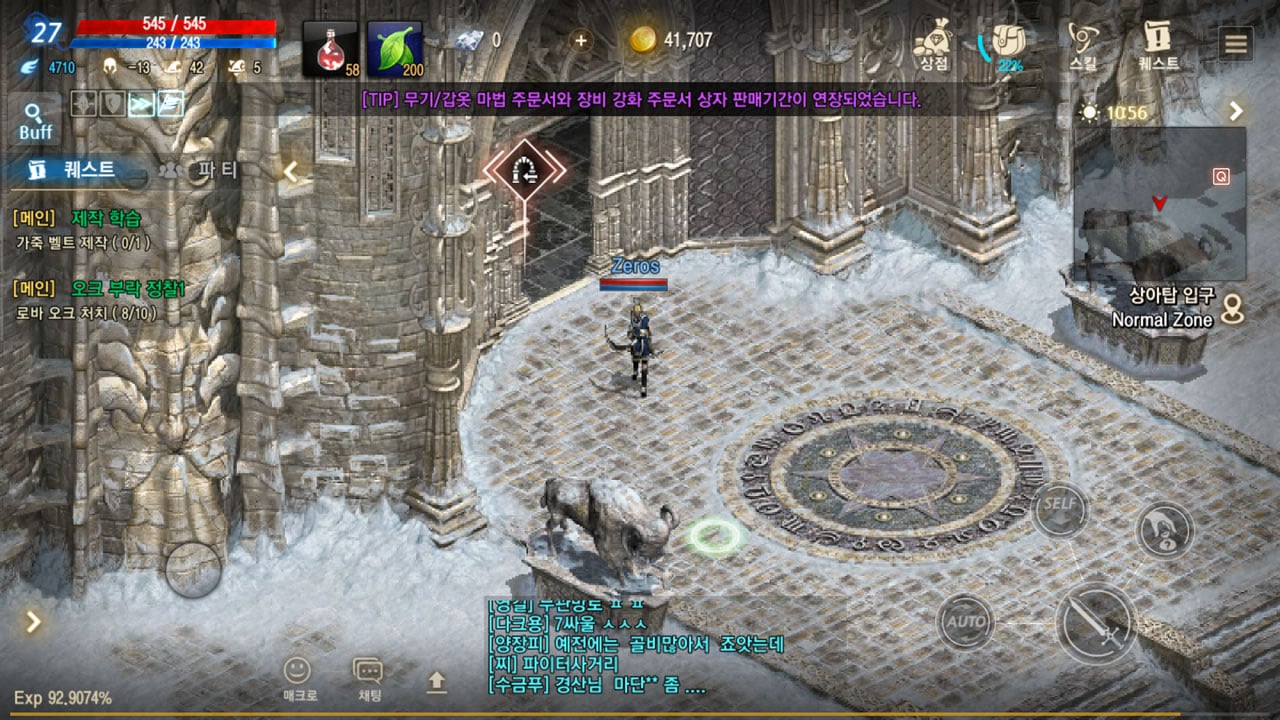Tap the plus button beside the diamonds
Viewport: 1280px width, 720px height.
pyautogui.click(x=580, y=40)
